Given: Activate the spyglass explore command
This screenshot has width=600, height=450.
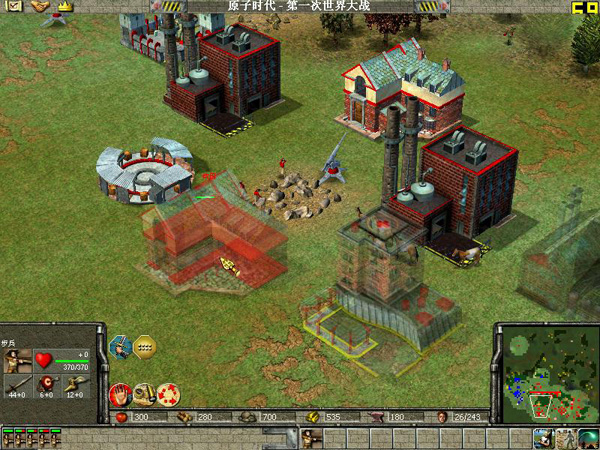Looking at the screenshot, I should tap(144, 393).
